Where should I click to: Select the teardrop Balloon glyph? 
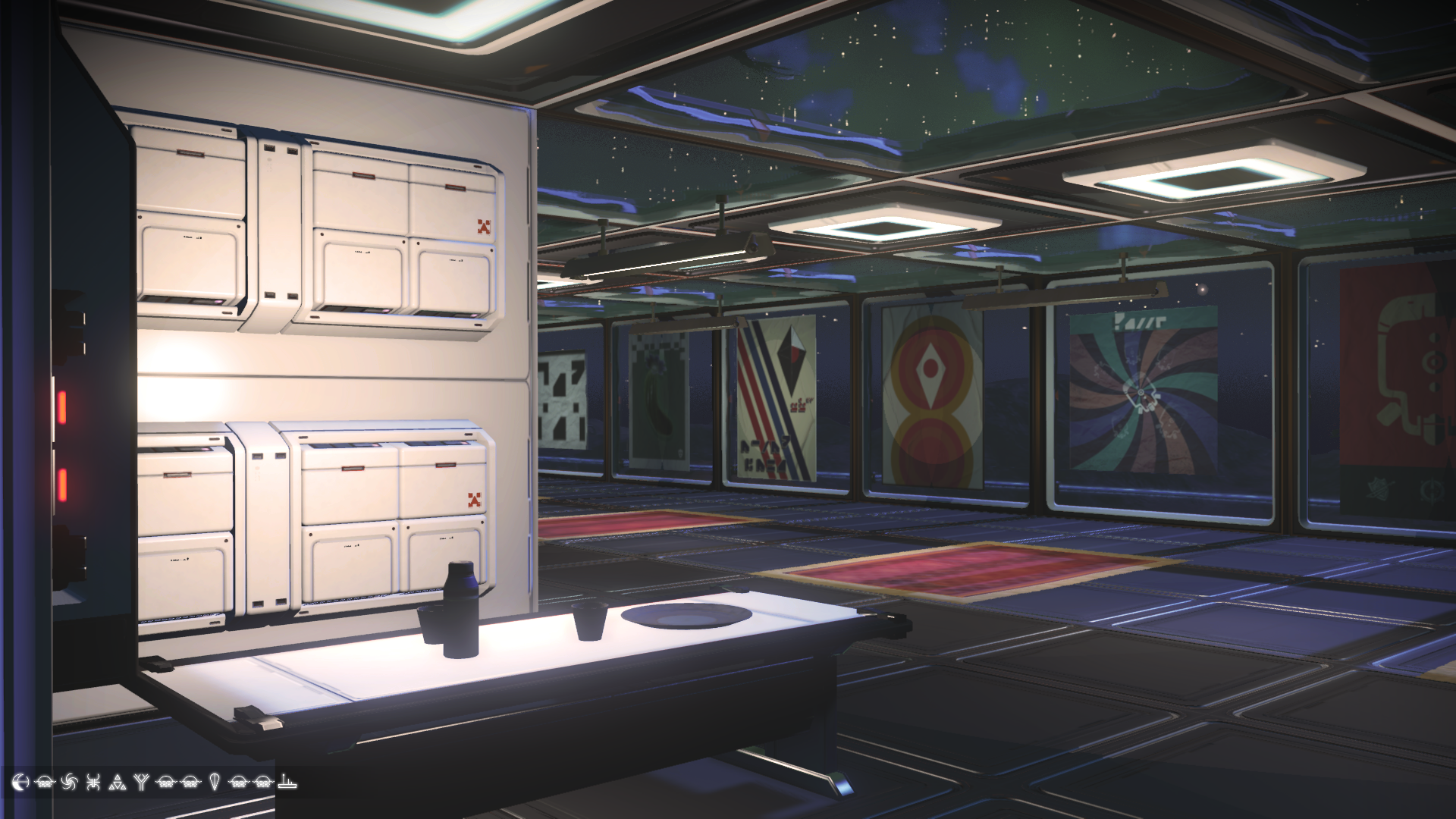(x=214, y=783)
